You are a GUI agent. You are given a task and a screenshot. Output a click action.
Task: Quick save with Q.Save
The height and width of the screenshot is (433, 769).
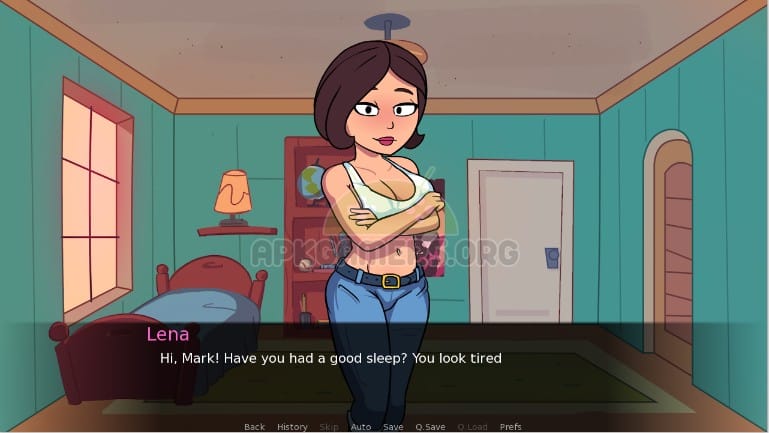tap(429, 427)
